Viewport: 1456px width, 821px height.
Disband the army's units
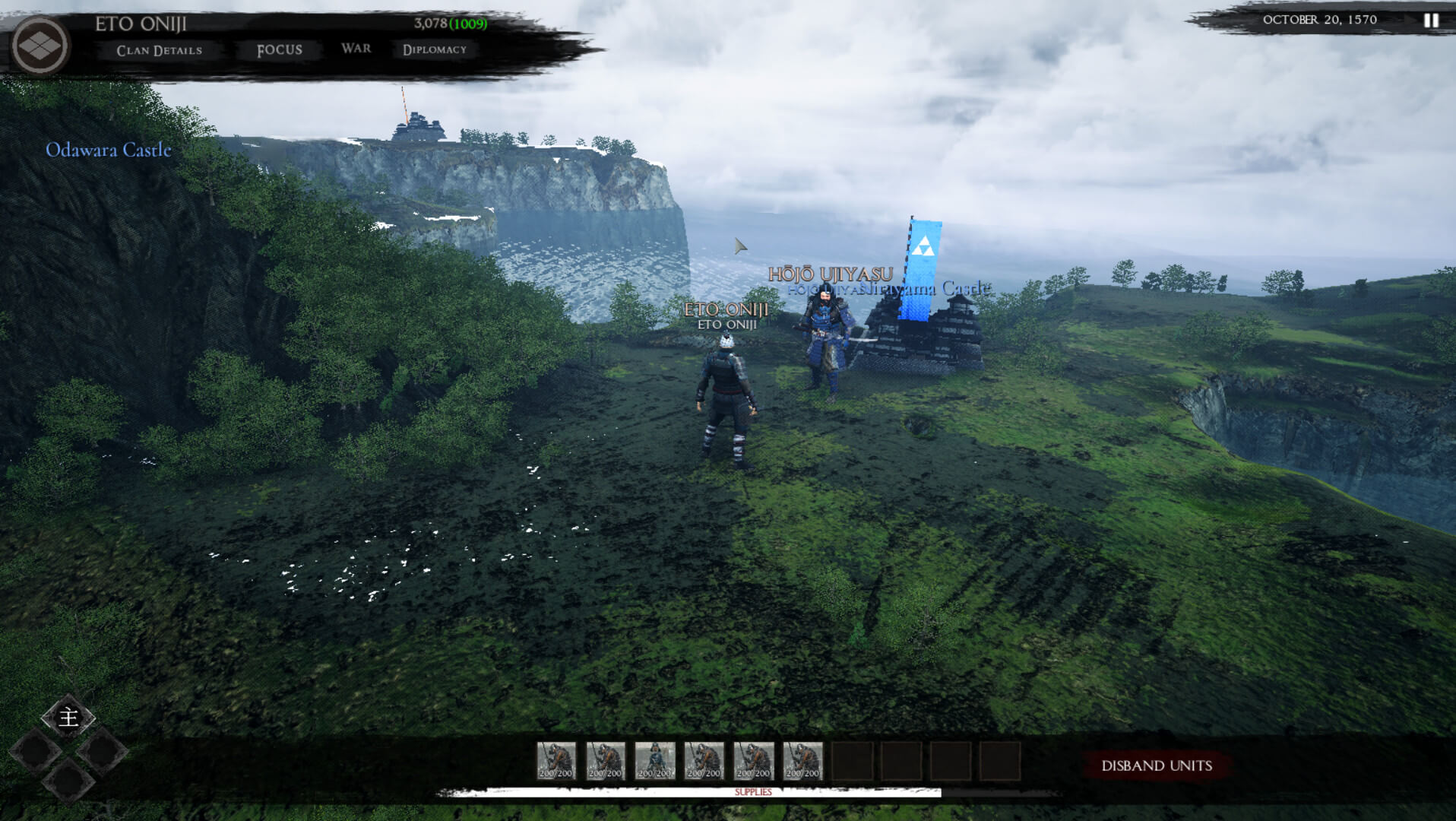coord(1156,766)
